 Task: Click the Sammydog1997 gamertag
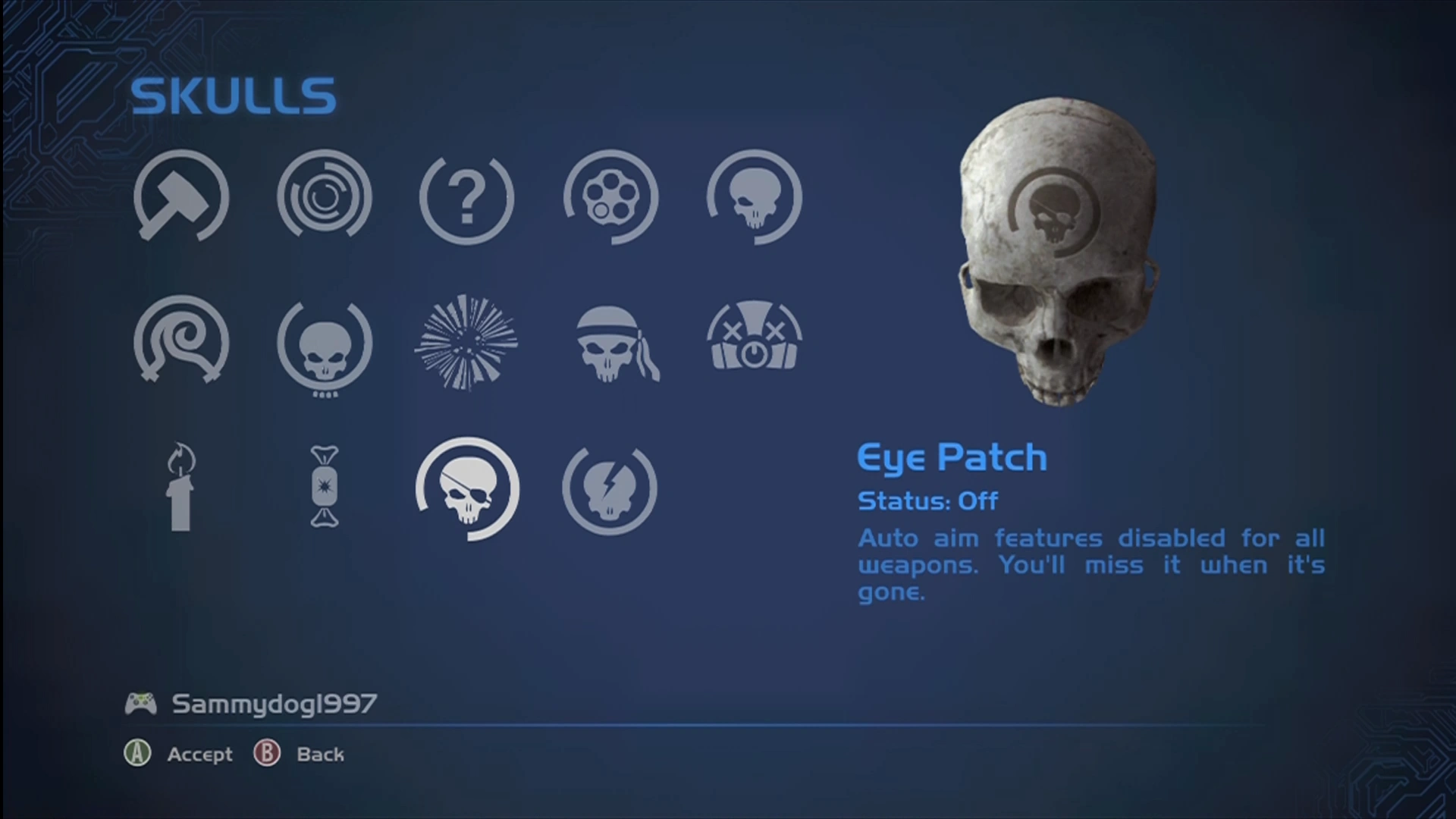point(275,704)
